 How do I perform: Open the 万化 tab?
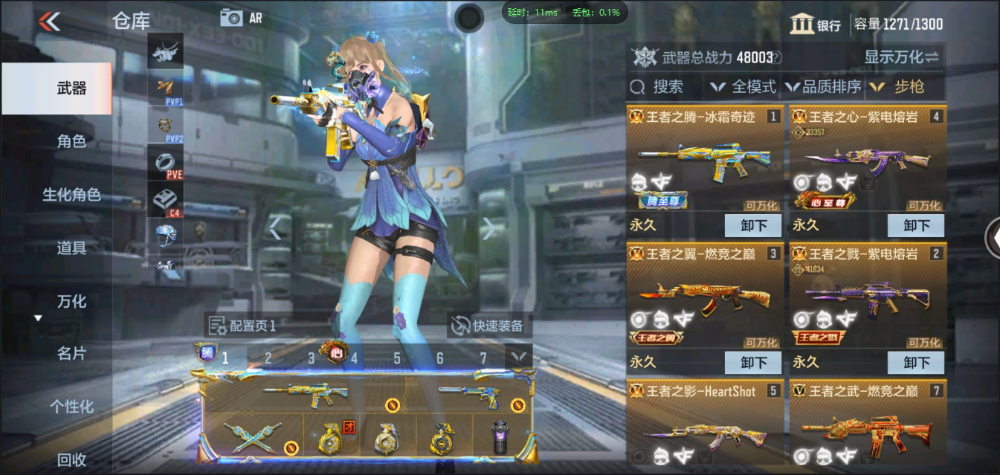pyautogui.click(x=70, y=301)
